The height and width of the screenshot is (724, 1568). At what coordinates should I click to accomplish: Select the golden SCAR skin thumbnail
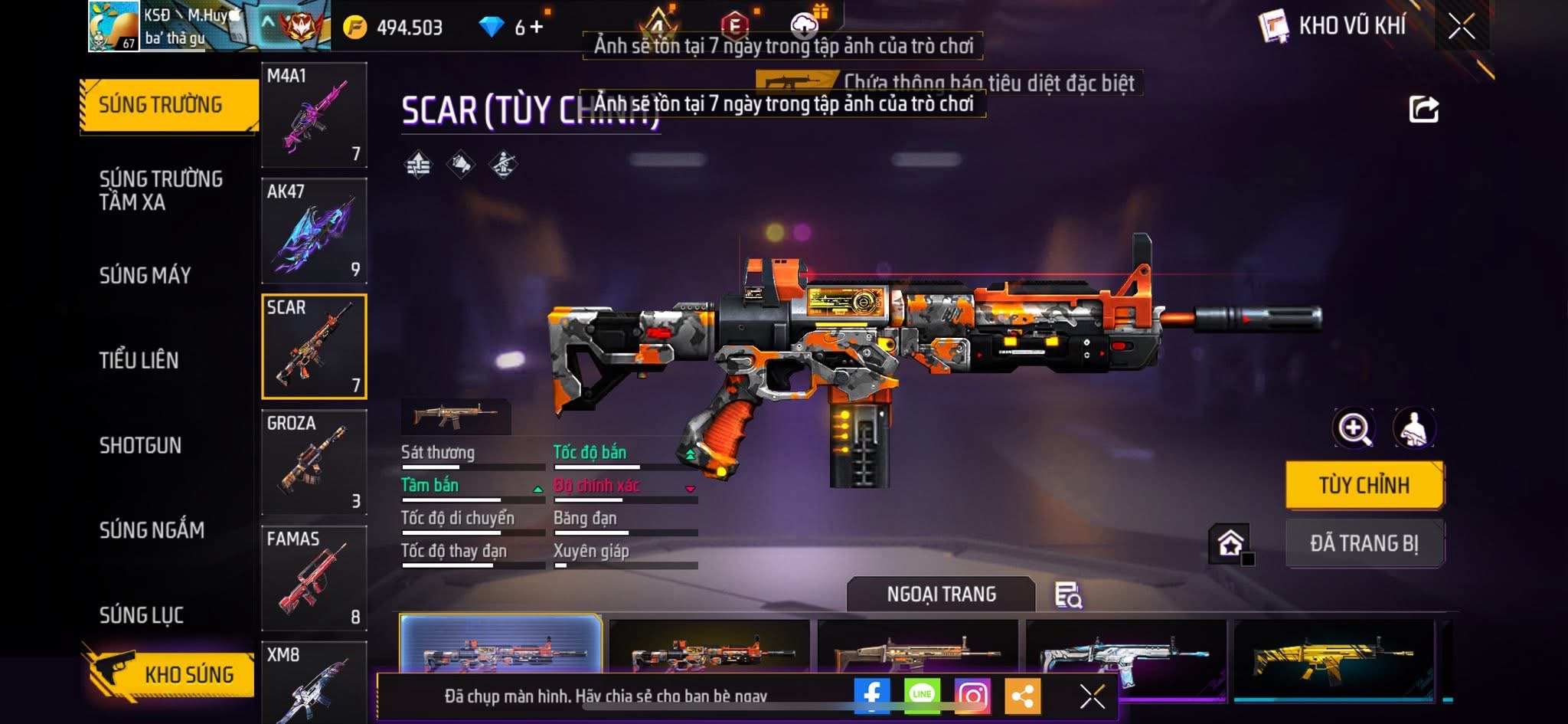1333,659
